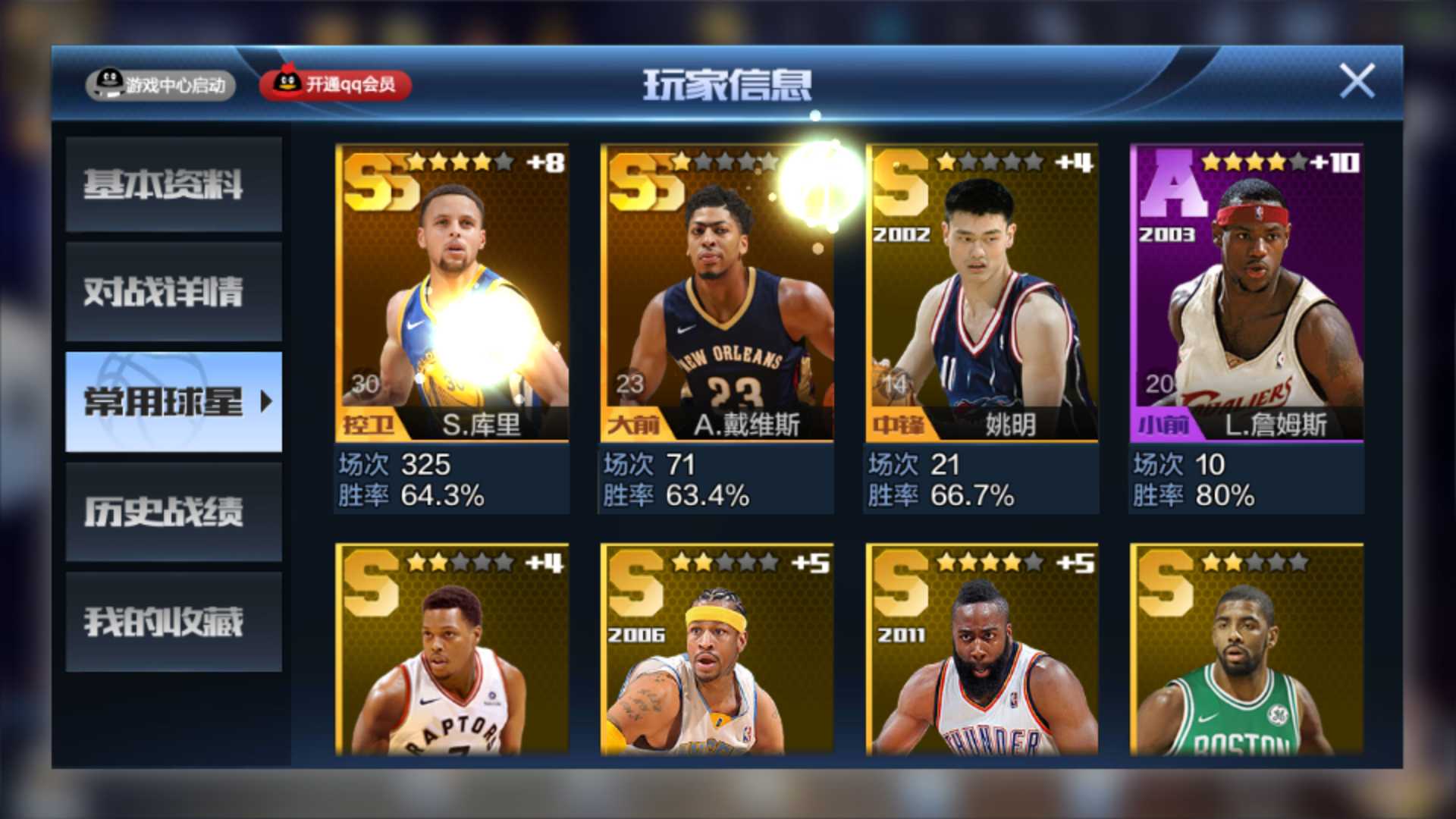The width and height of the screenshot is (1456, 819).
Task: Open 姚明's player card
Action: point(980,288)
